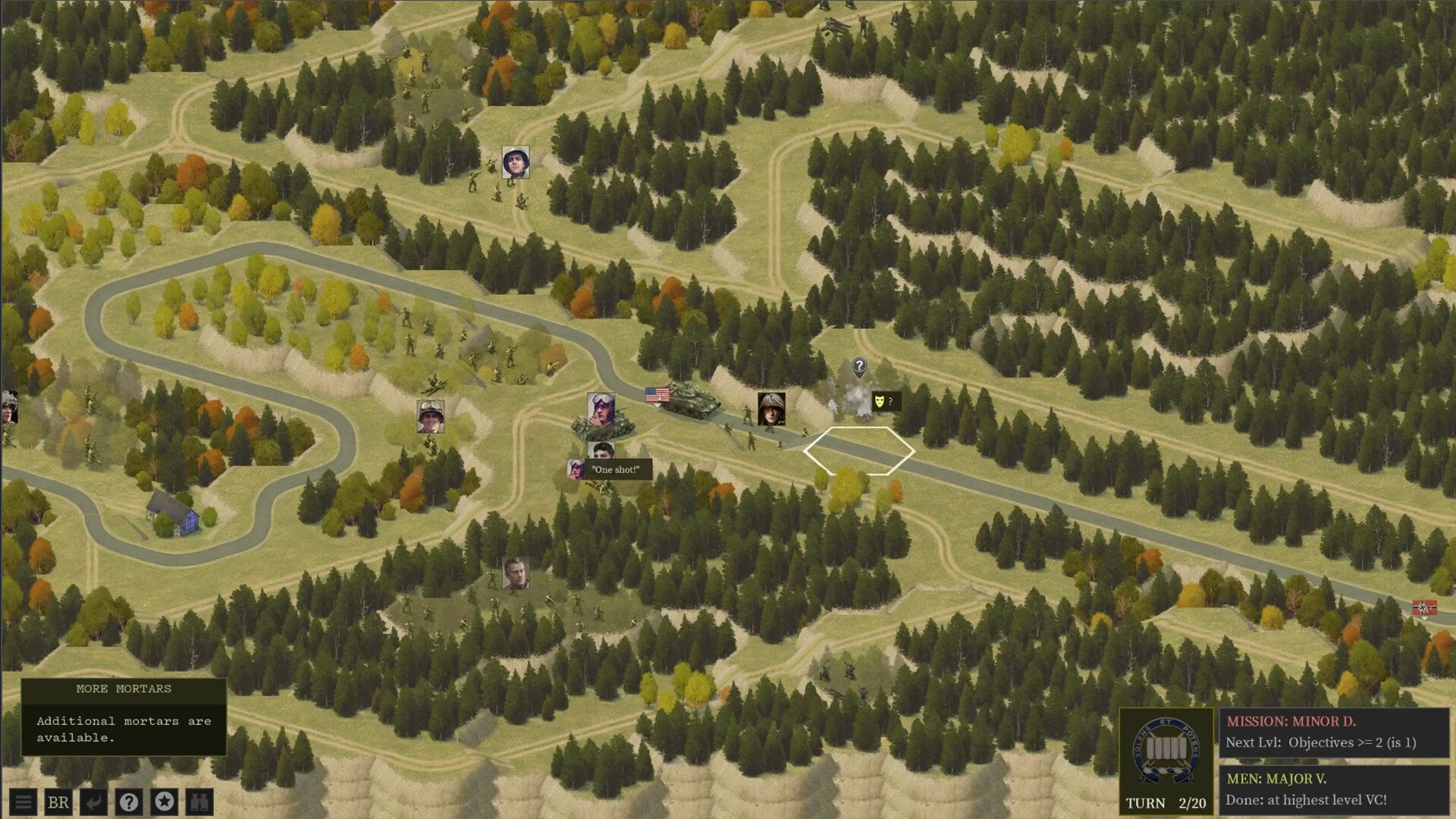Click the question mark map pin
Screen dimensions: 1456x819
click(x=858, y=368)
